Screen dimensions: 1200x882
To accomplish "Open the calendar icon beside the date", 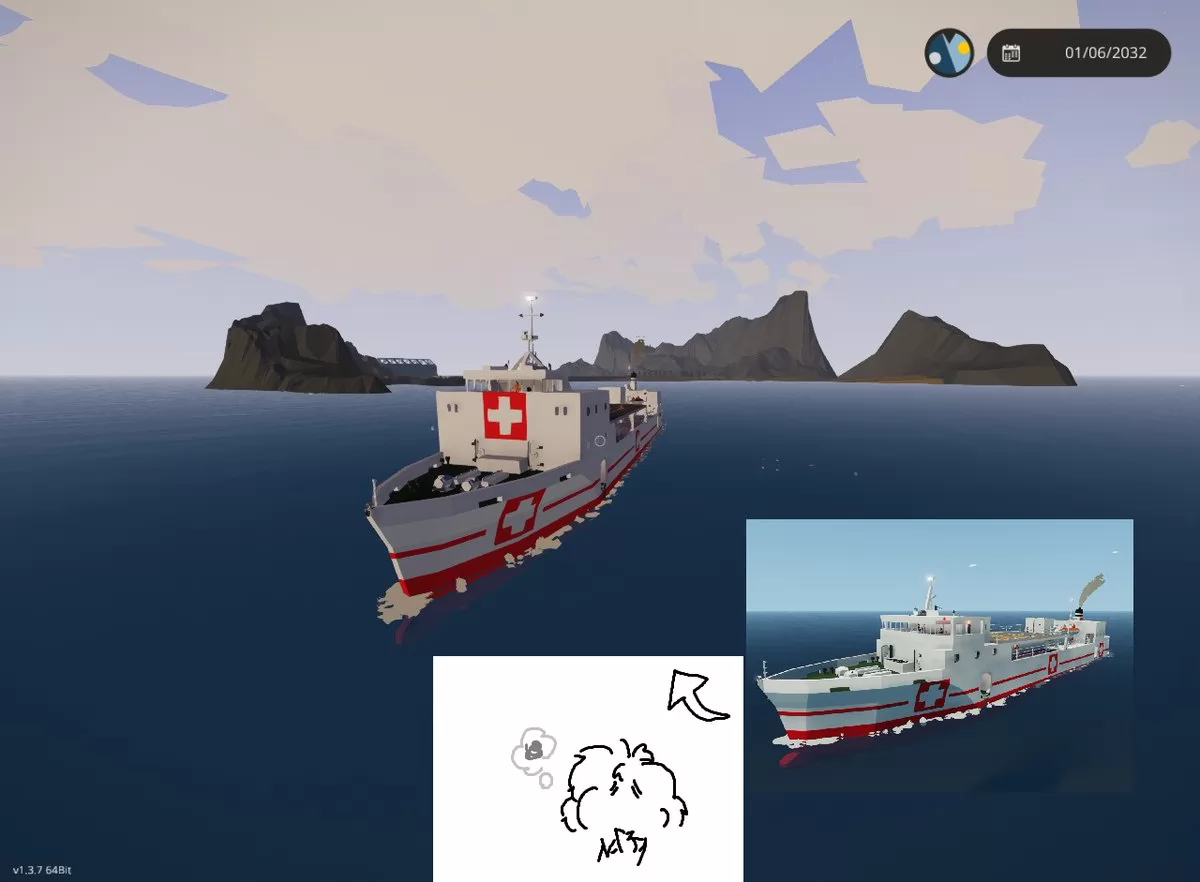I will point(1011,53).
